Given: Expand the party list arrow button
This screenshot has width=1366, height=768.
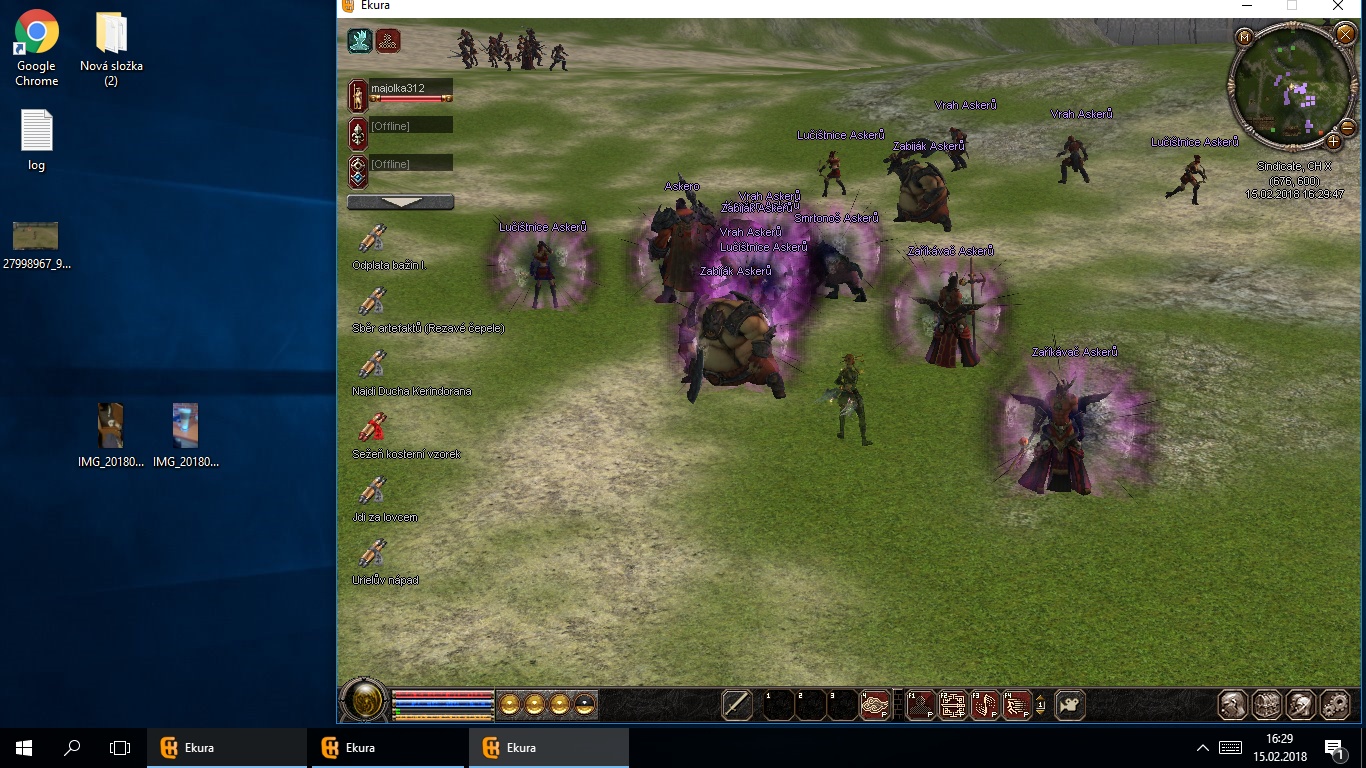Looking at the screenshot, I should [400, 202].
